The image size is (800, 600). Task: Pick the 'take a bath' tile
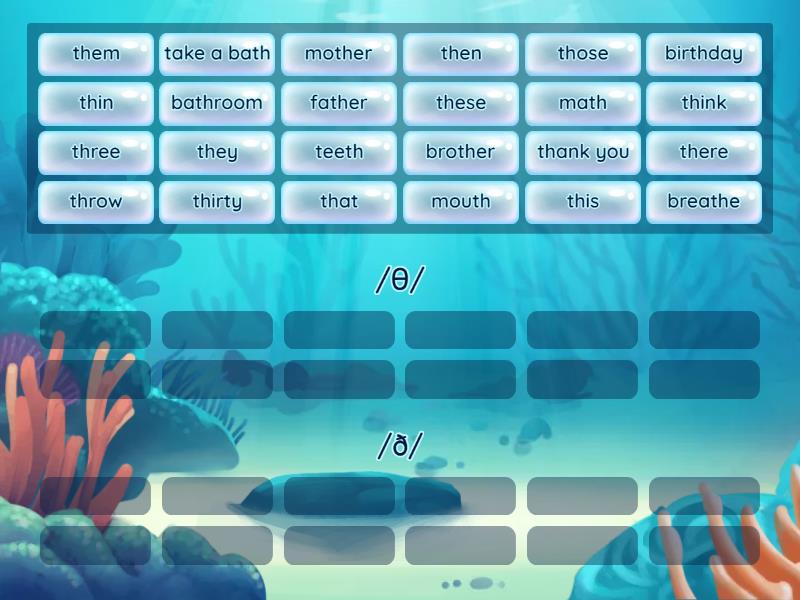217,54
